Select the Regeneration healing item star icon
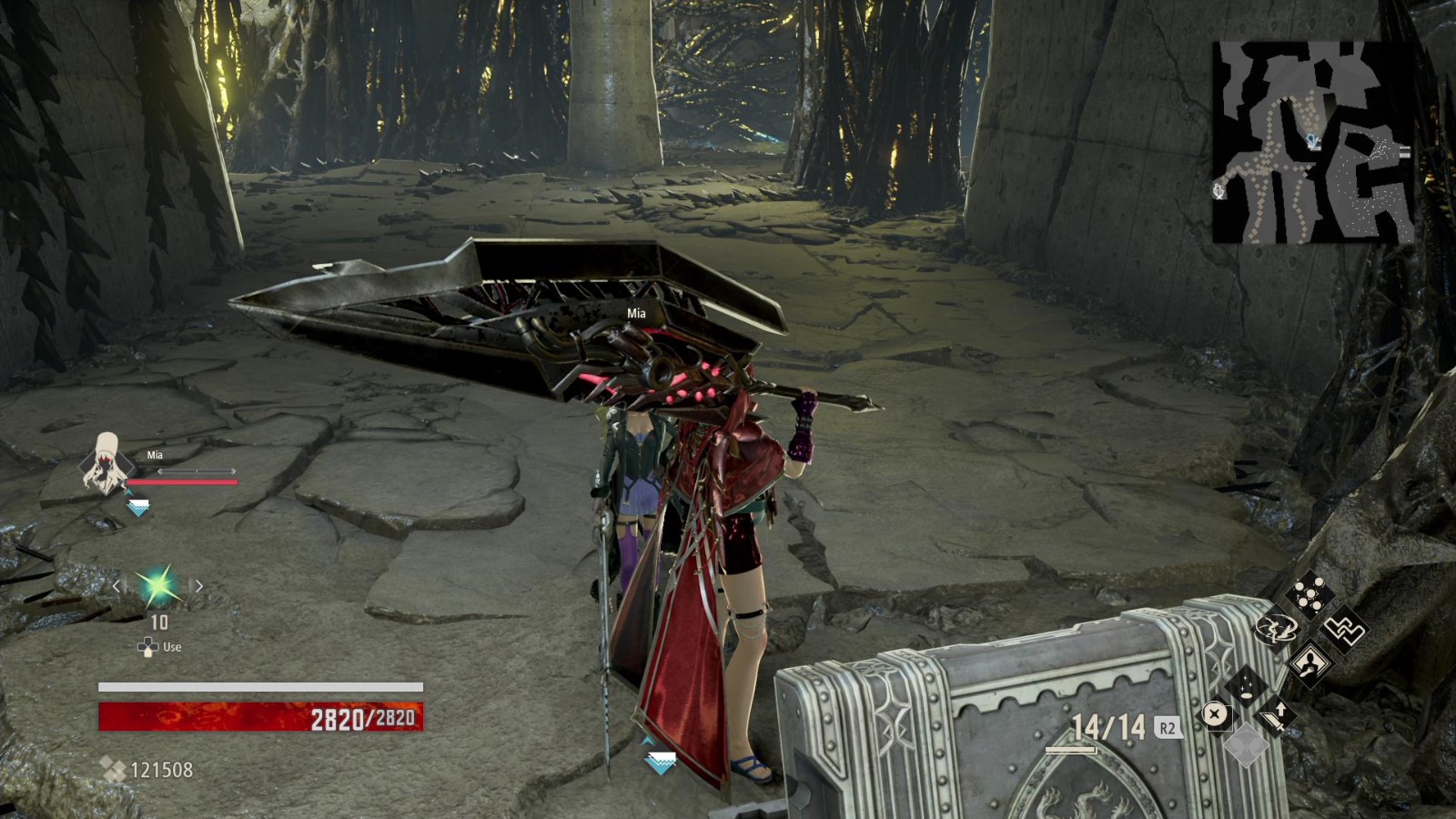This screenshot has width=1456, height=819. coord(157,587)
